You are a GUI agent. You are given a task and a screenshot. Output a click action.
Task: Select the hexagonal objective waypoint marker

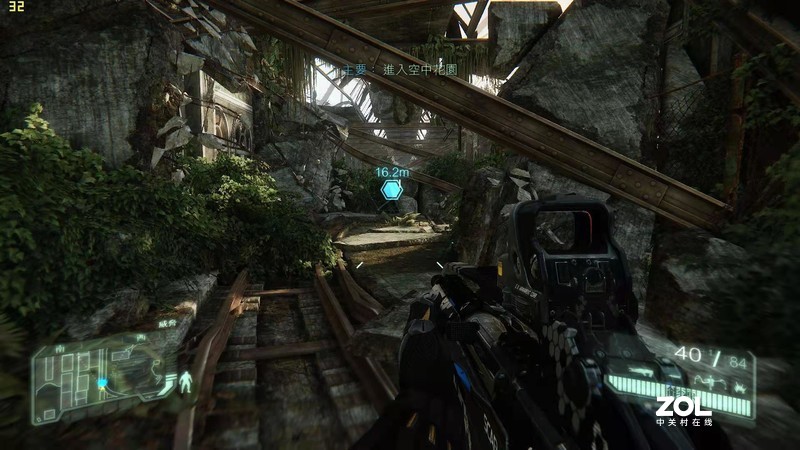389,187
